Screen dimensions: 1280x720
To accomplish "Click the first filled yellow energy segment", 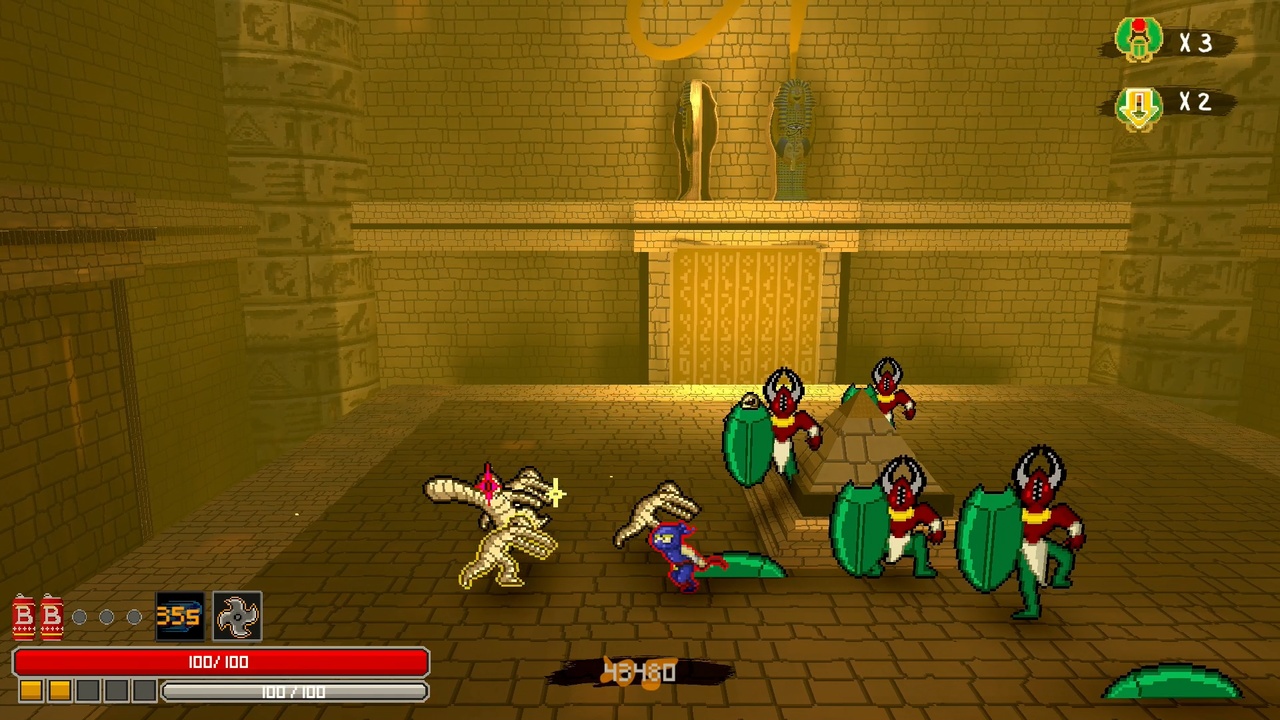I will [x=29, y=690].
